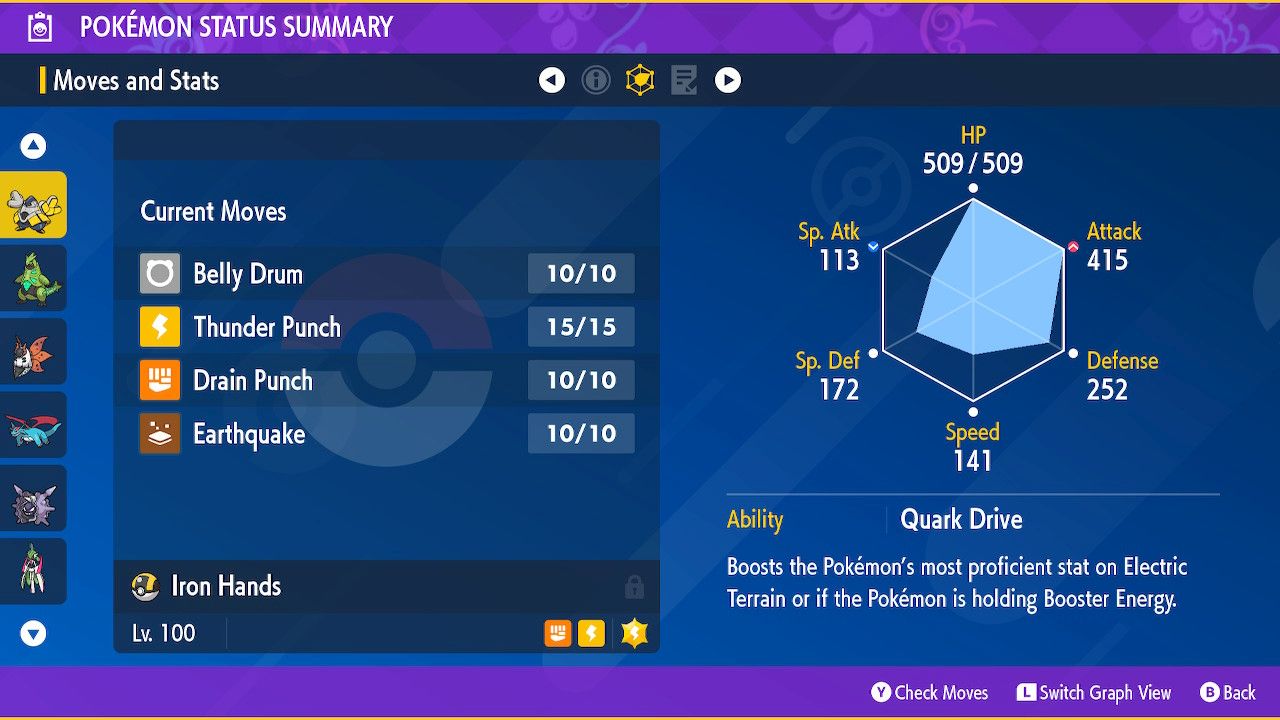Open the Info icon in the top bar
The height and width of the screenshot is (720, 1280).
[596, 80]
